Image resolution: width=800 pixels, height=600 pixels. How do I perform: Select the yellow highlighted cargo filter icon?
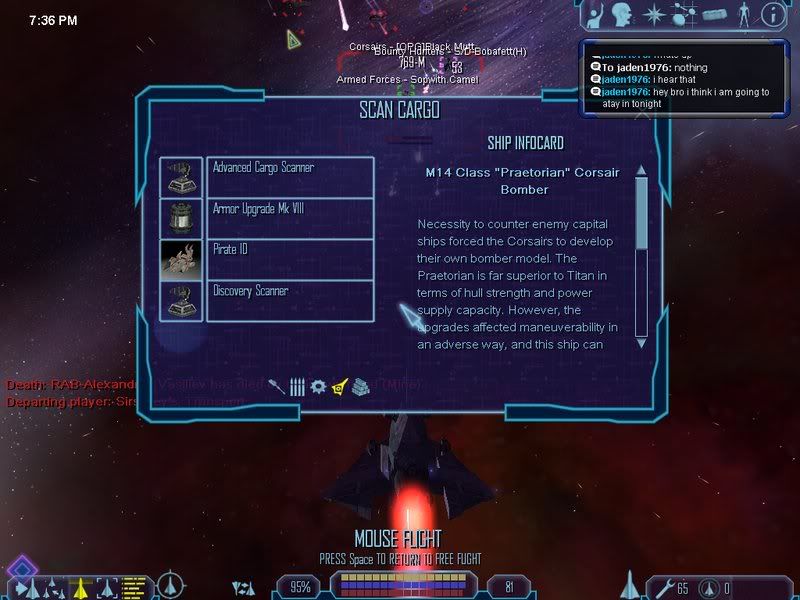tap(339, 386)
